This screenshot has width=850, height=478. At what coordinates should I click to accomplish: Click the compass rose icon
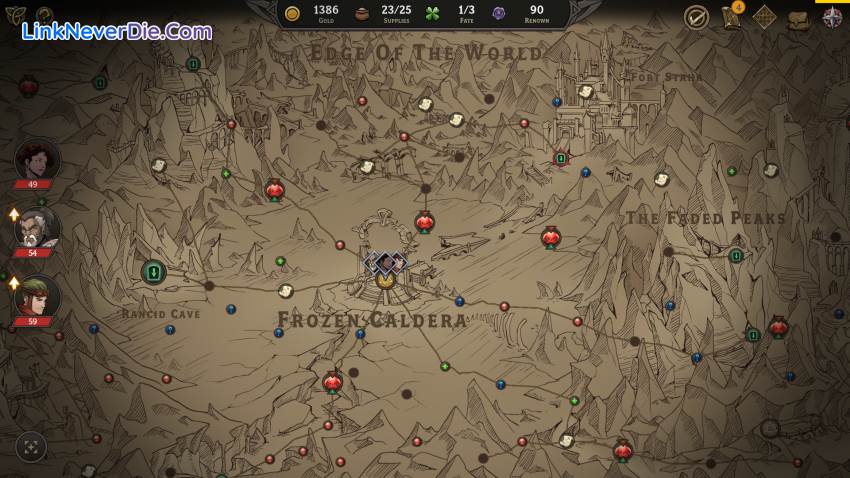tap(832, 17)
